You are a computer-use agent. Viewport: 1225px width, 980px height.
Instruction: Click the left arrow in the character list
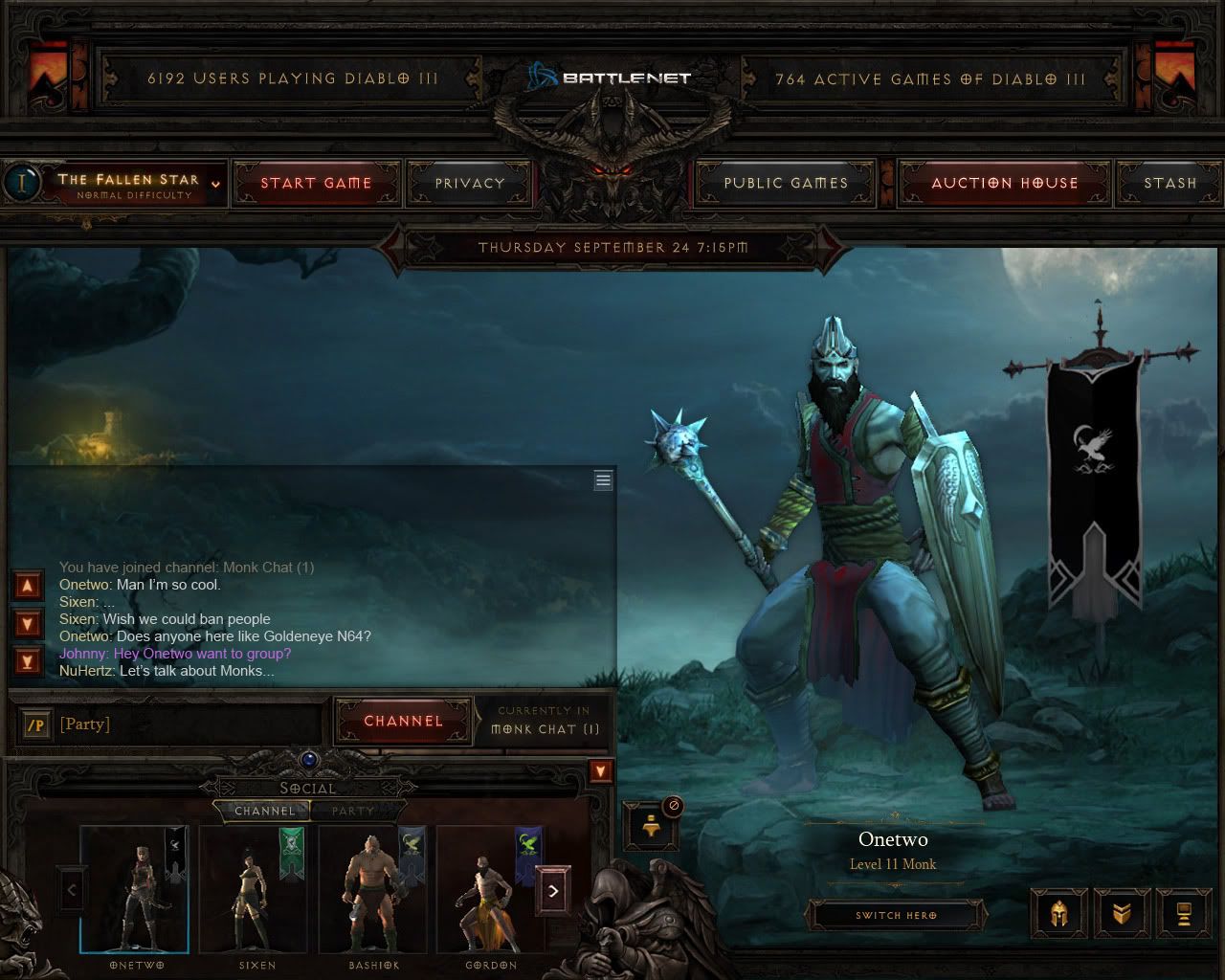click(69, 889)
